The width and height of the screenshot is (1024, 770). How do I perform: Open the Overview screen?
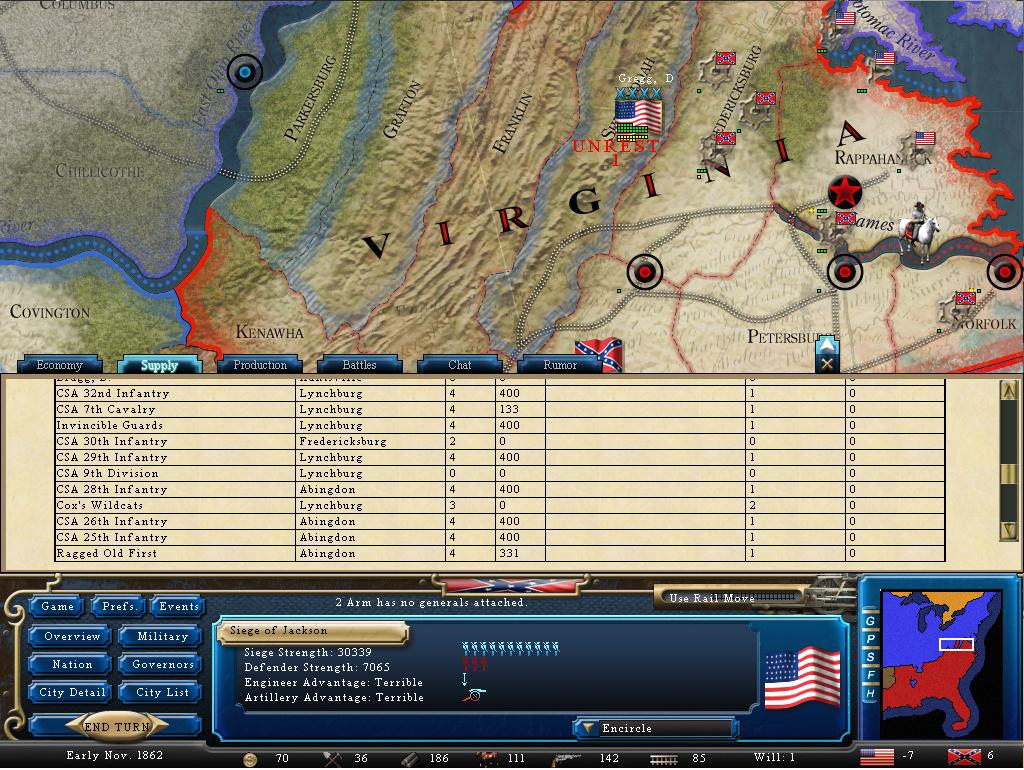72,636
